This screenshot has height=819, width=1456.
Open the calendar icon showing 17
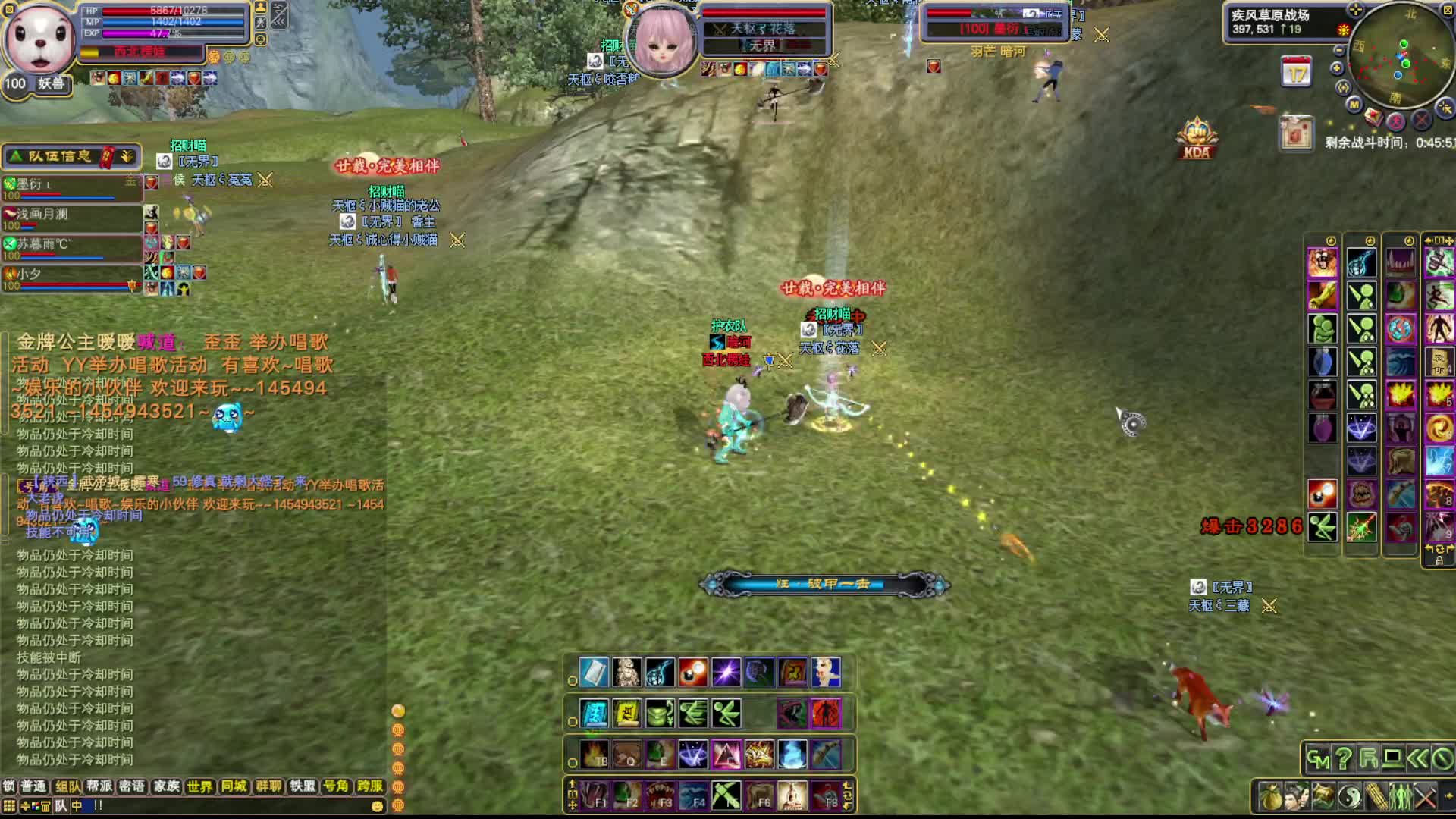1296,74
